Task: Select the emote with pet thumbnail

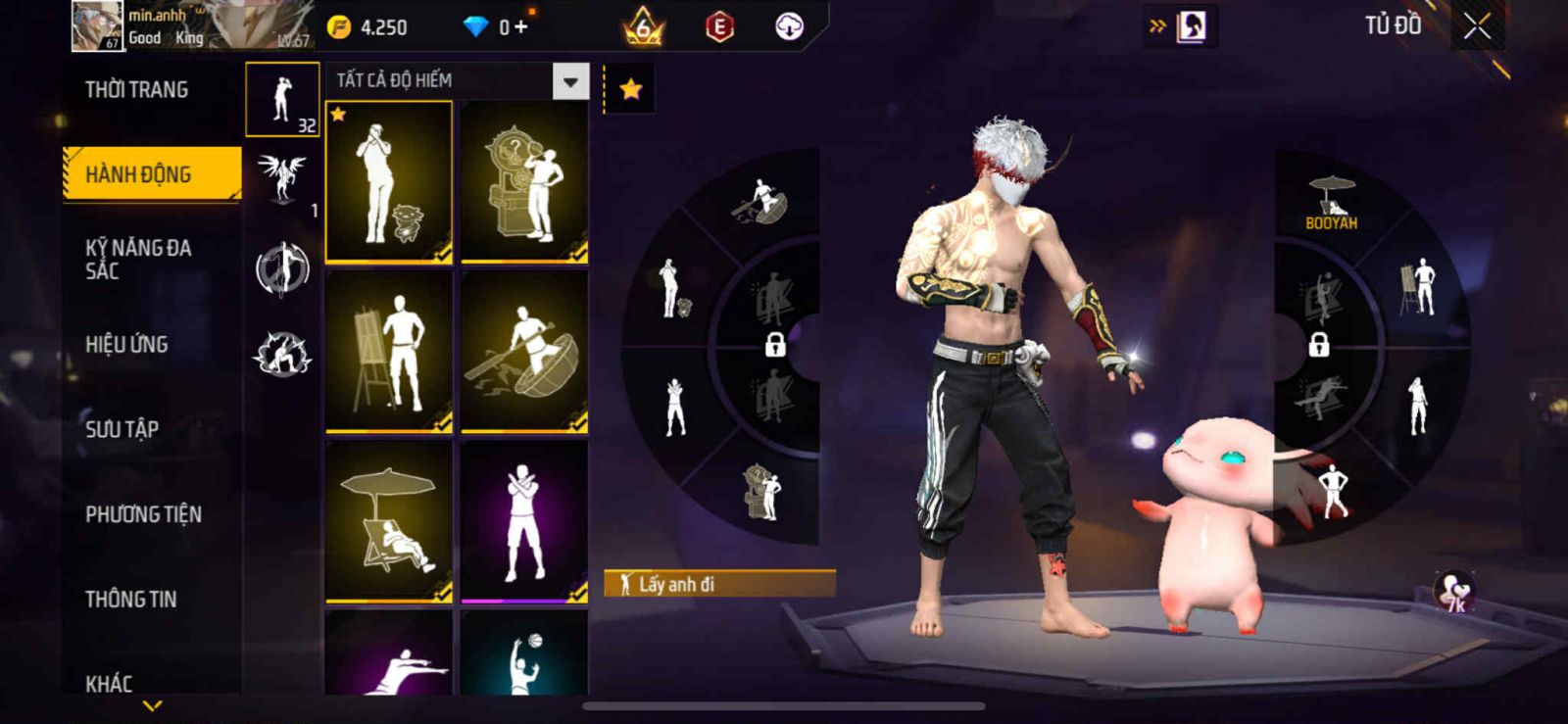Action: pos(389,182)
